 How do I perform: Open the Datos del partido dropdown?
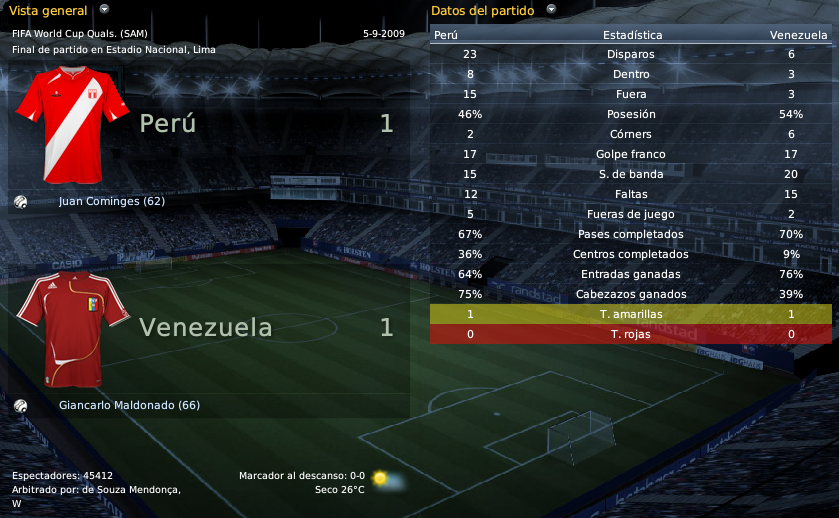coord(550,10)
